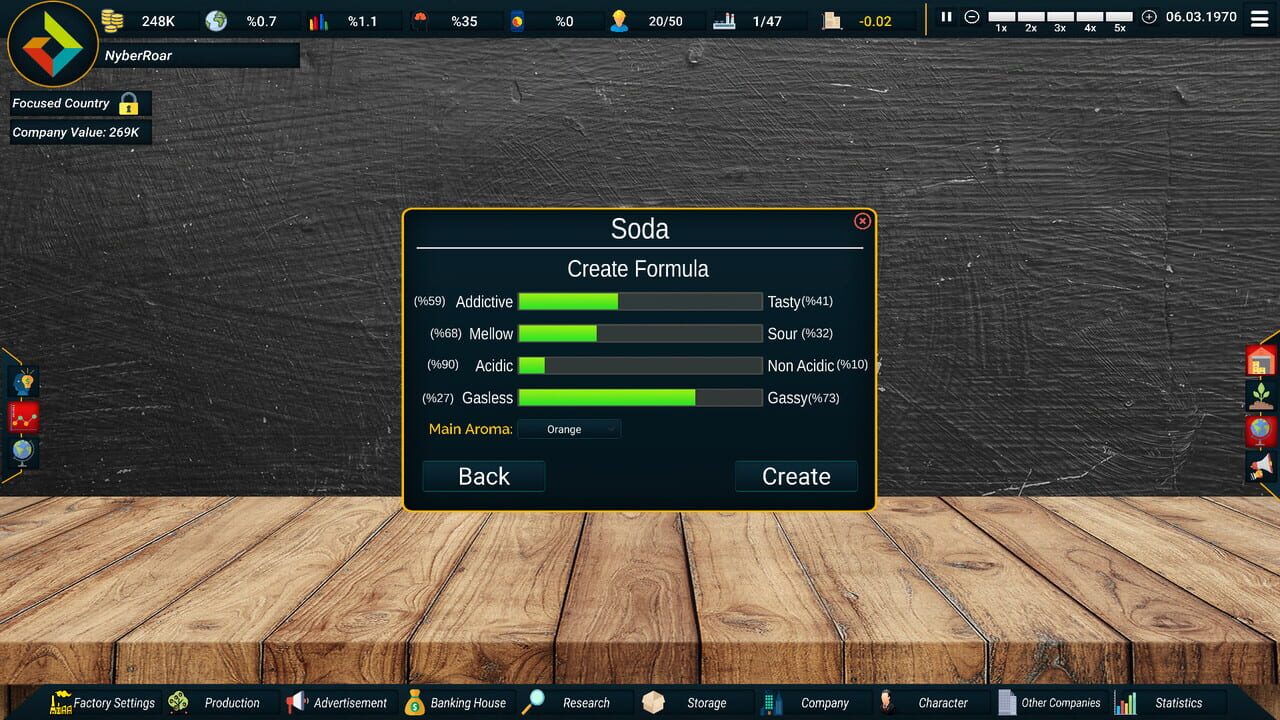Click the factory icon showing 1/47
The width and height of the screenshot is (1280, 720).
click(x=724, y=20)
